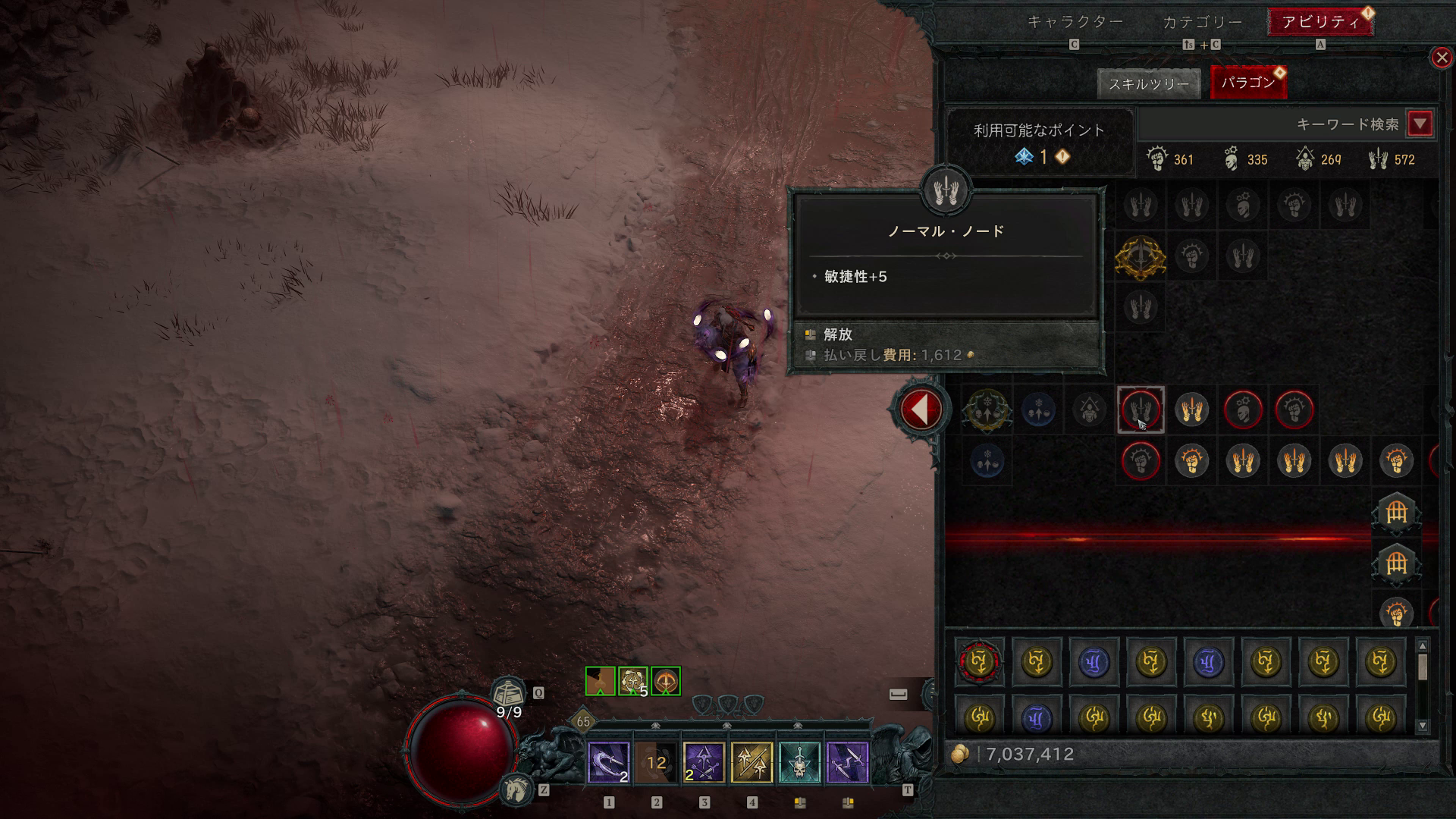Image resolution: width=1456 pixels, height=819 pixels.
Task: Select the アビリティ tab
Action: click(x=1320, y=22)
